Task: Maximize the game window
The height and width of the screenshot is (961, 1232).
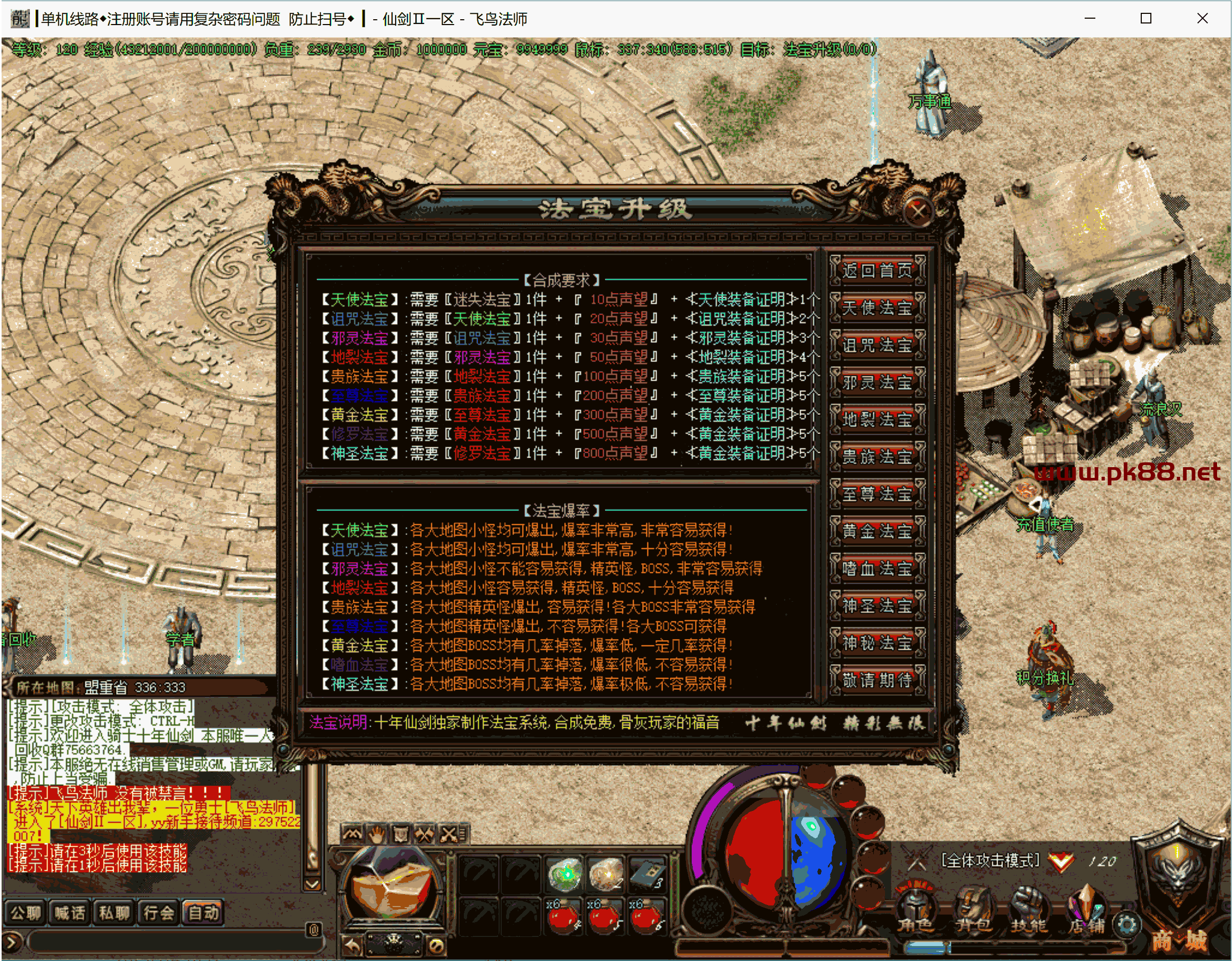Action: pyautogui.click(x=1146, y=19)
